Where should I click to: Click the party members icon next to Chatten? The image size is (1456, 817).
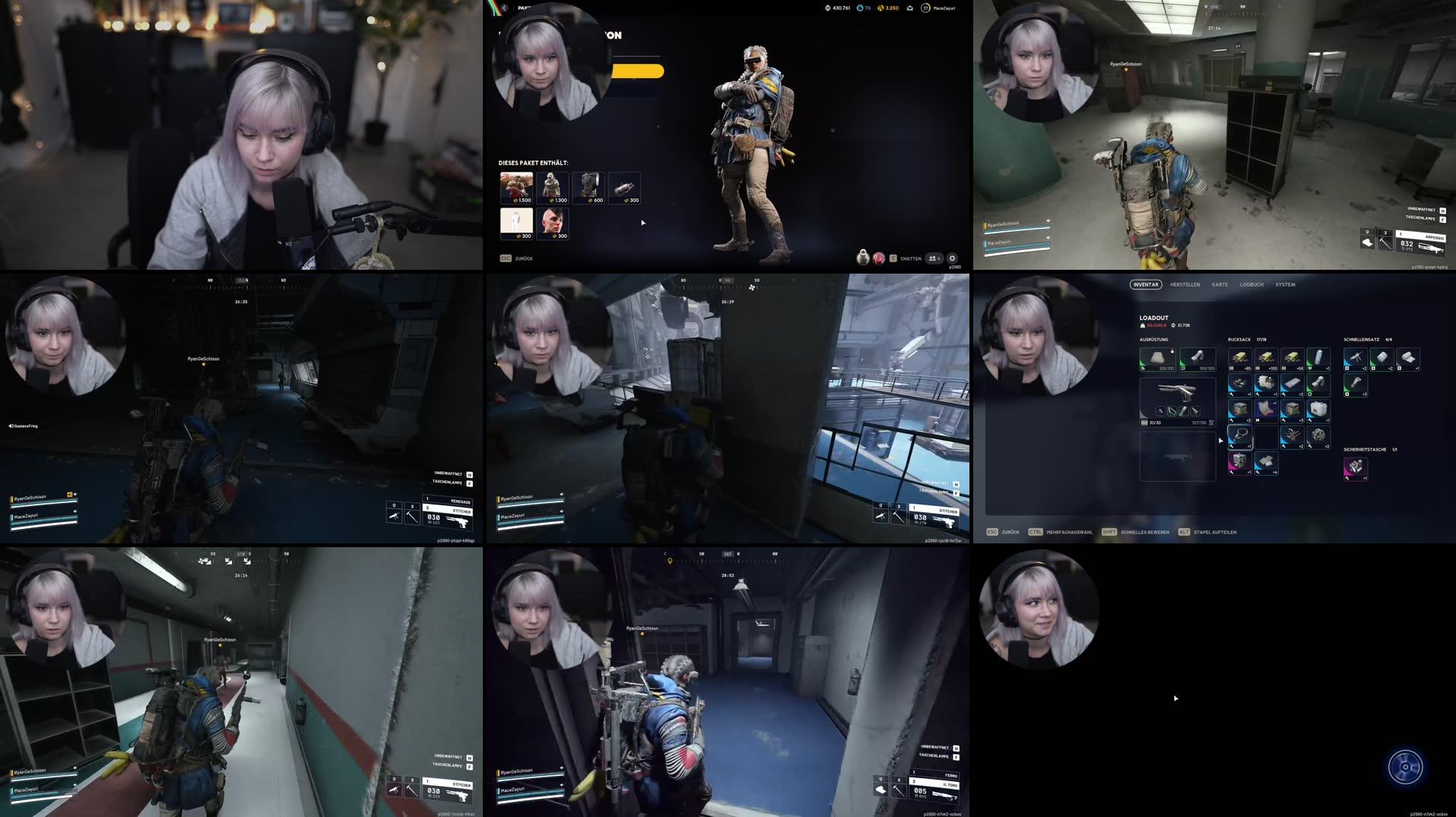(934, 258)
